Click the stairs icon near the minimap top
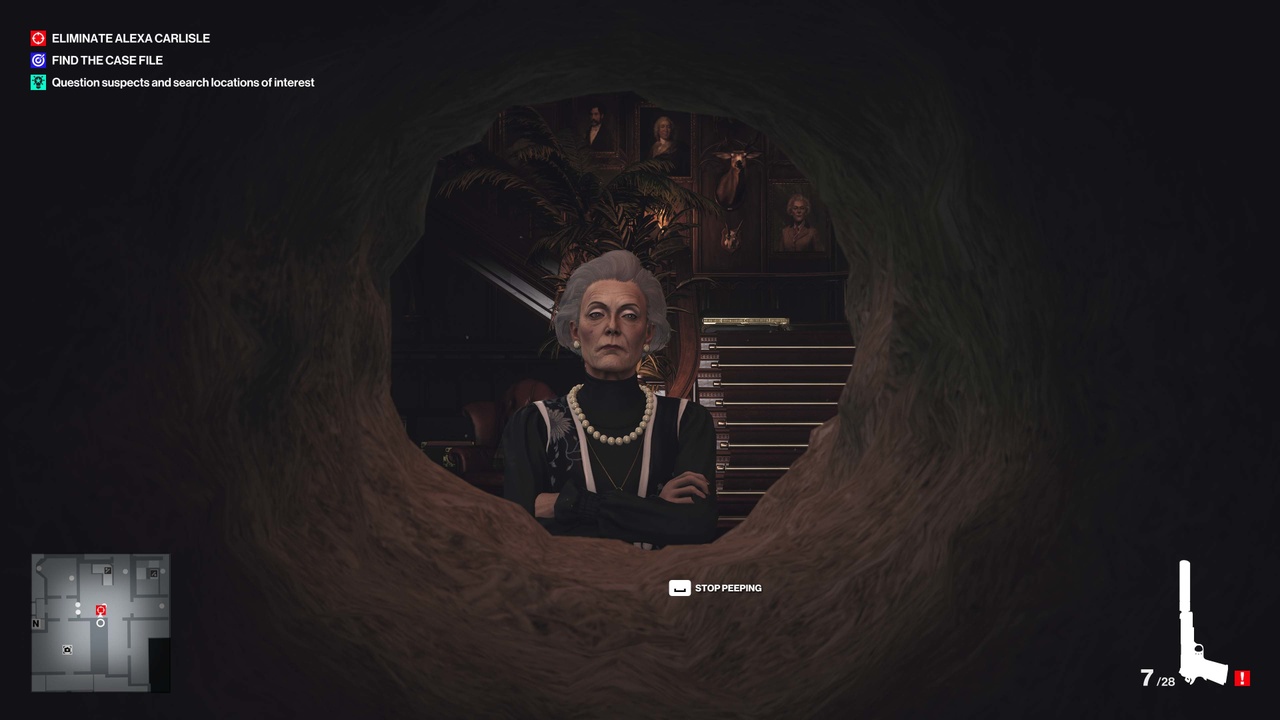The width and height of the screenshot is (1280, 720). [108, 570]
